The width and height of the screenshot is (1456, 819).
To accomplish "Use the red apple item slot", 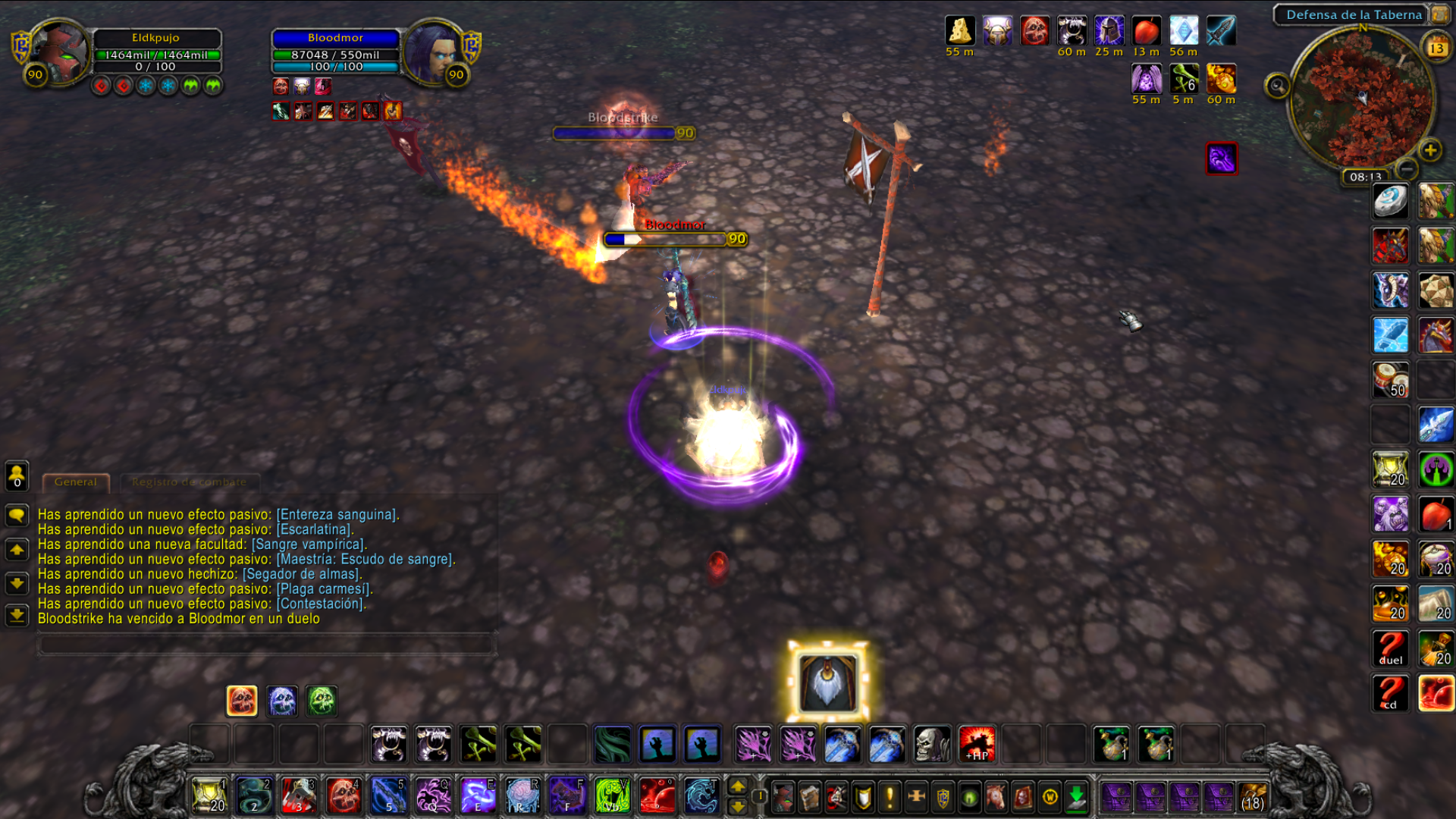I will (x=1436, y=515).
